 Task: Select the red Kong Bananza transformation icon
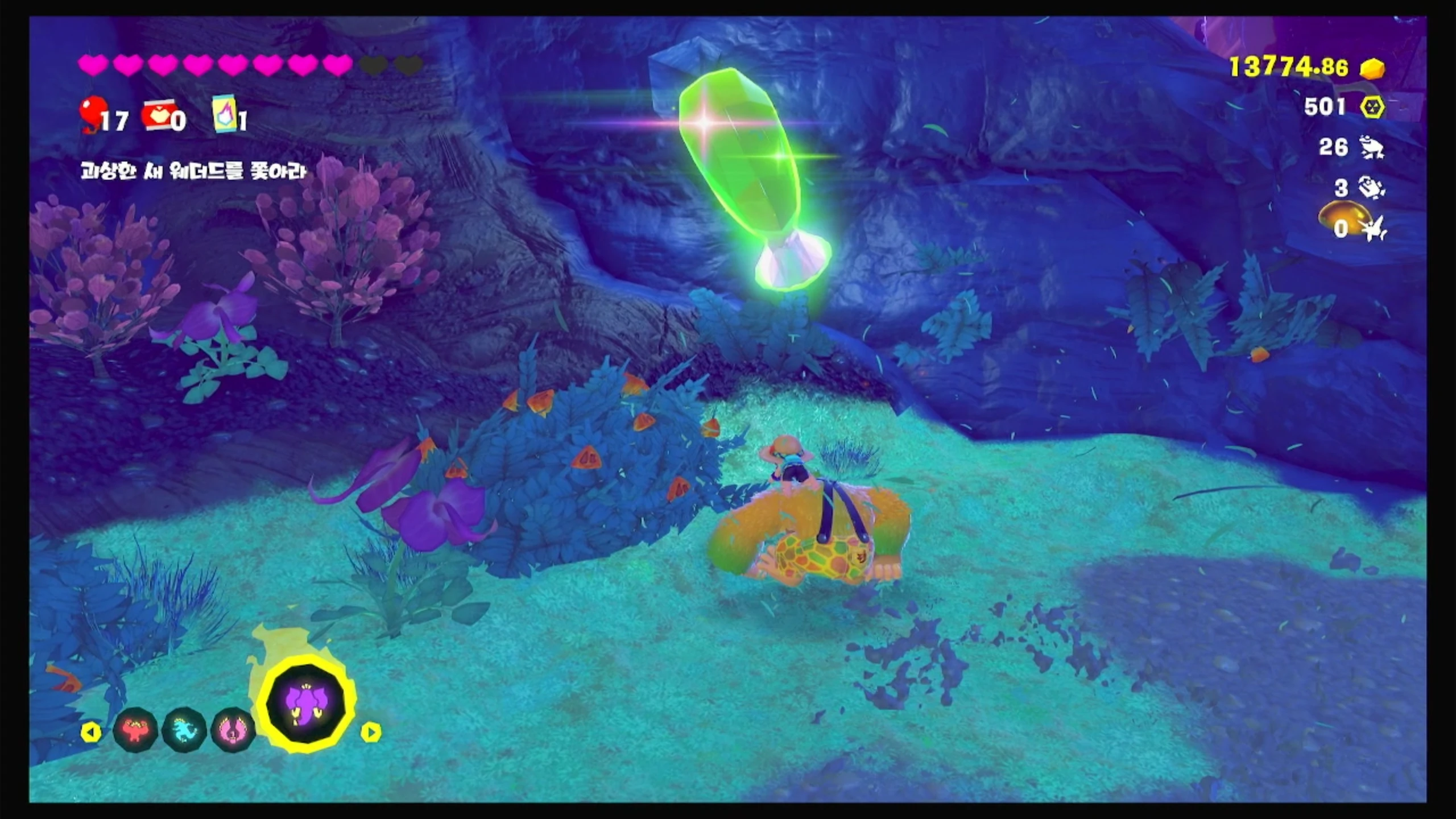pos(135,730)
